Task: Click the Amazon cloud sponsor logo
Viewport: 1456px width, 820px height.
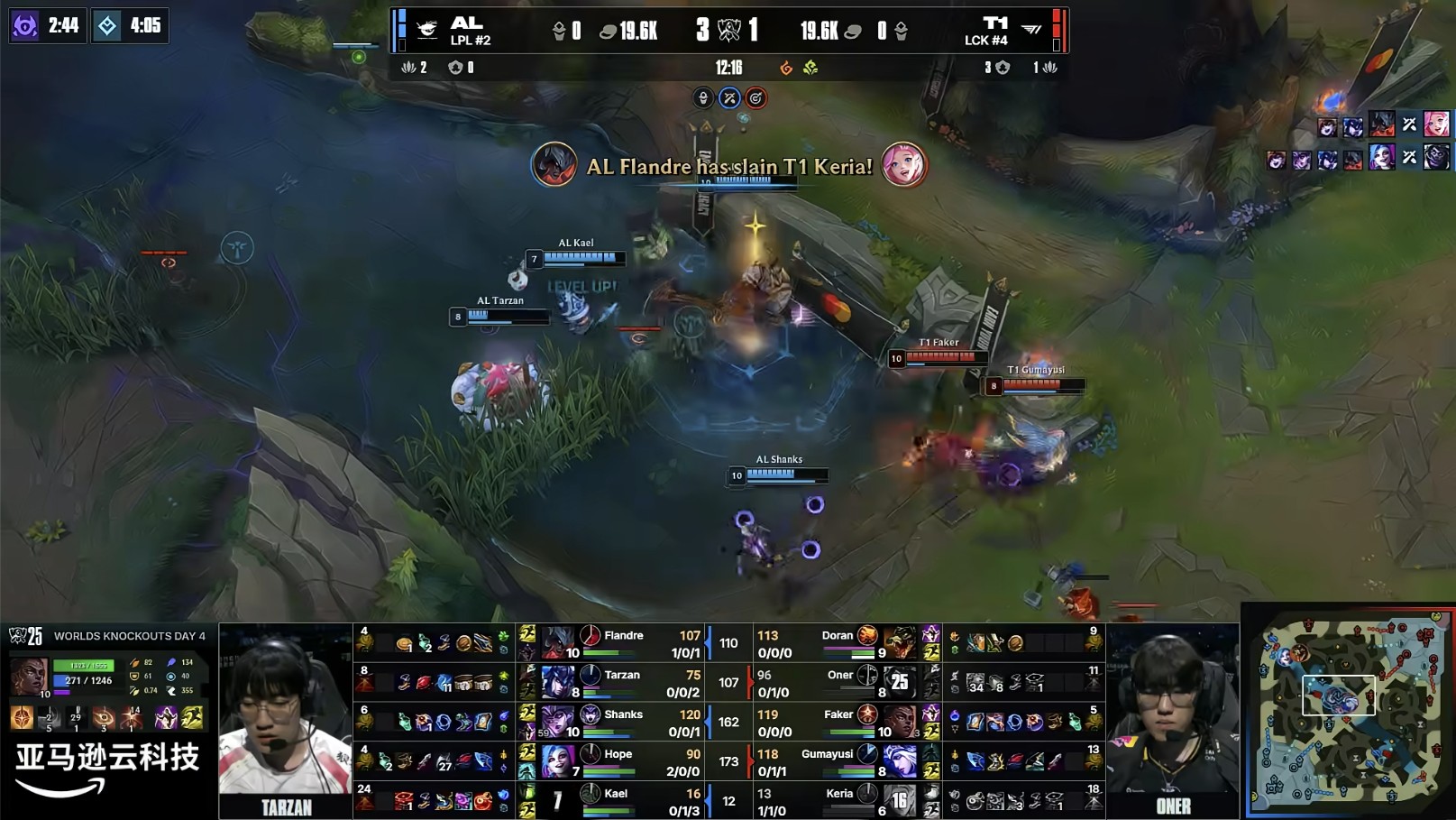Action: tap(107, 768)
